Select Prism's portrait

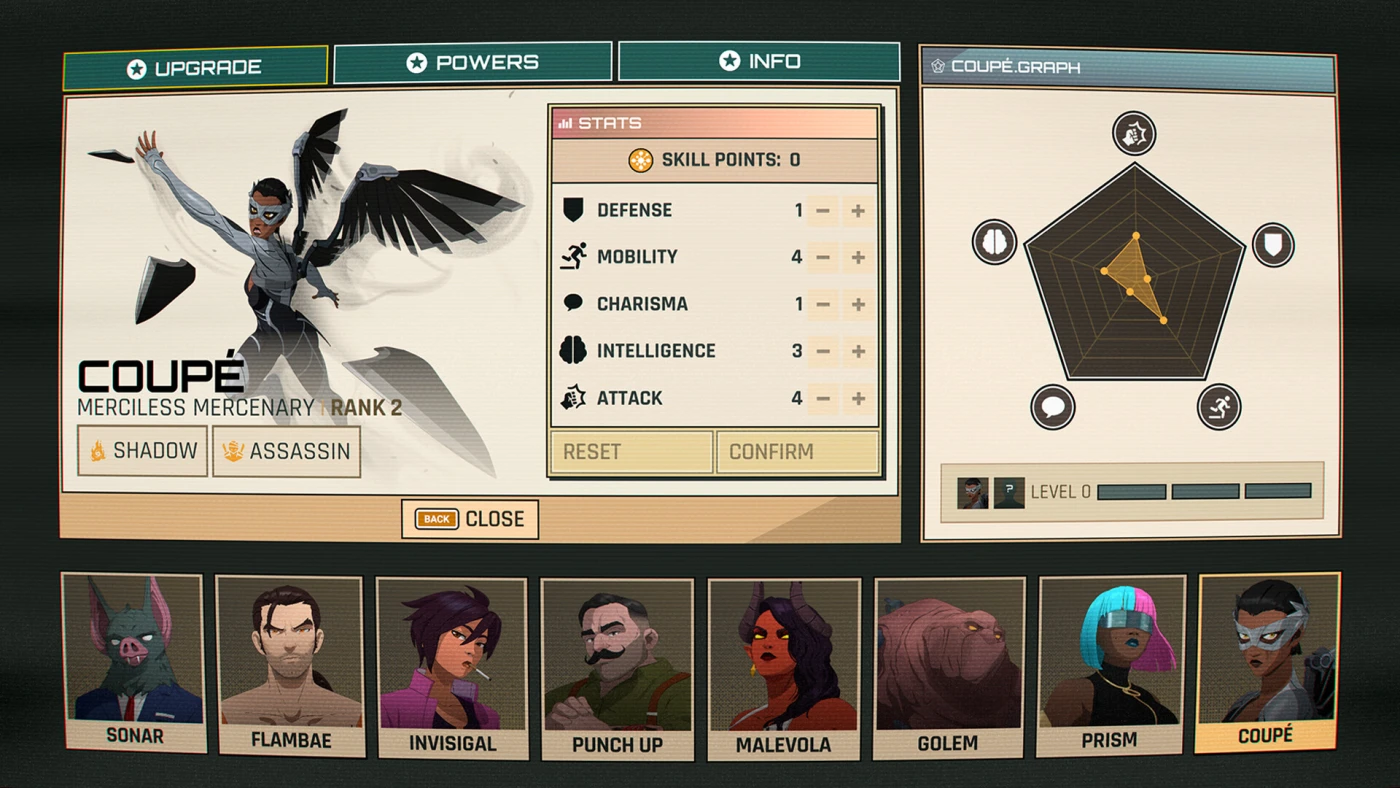[1110, 665]
